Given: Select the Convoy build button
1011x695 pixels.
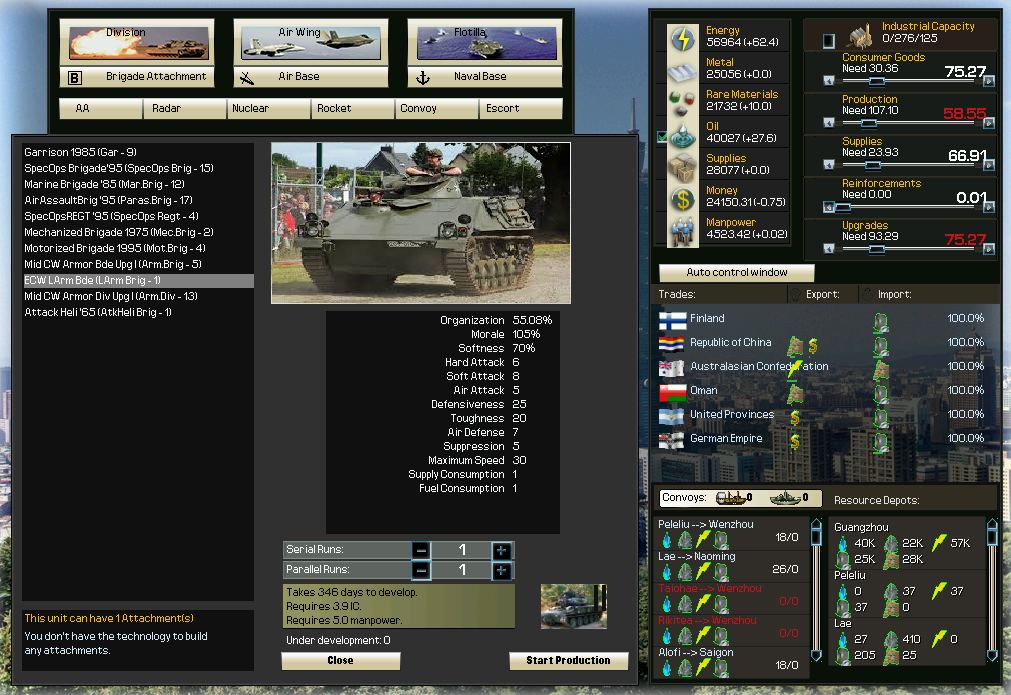Looking at the screenshot, I should [x=418, y=108].
